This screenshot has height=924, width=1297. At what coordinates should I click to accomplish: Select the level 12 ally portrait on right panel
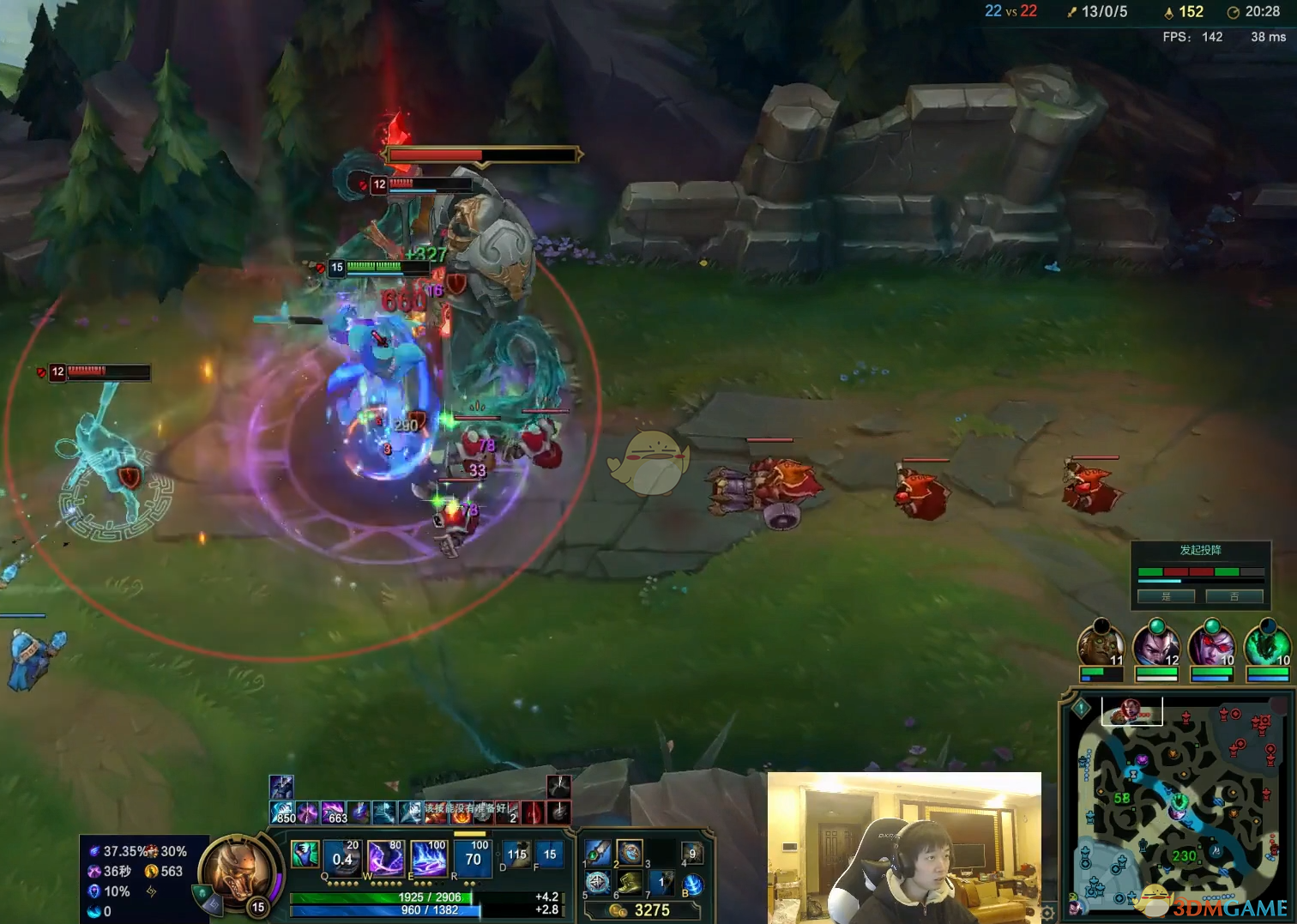1155,644
